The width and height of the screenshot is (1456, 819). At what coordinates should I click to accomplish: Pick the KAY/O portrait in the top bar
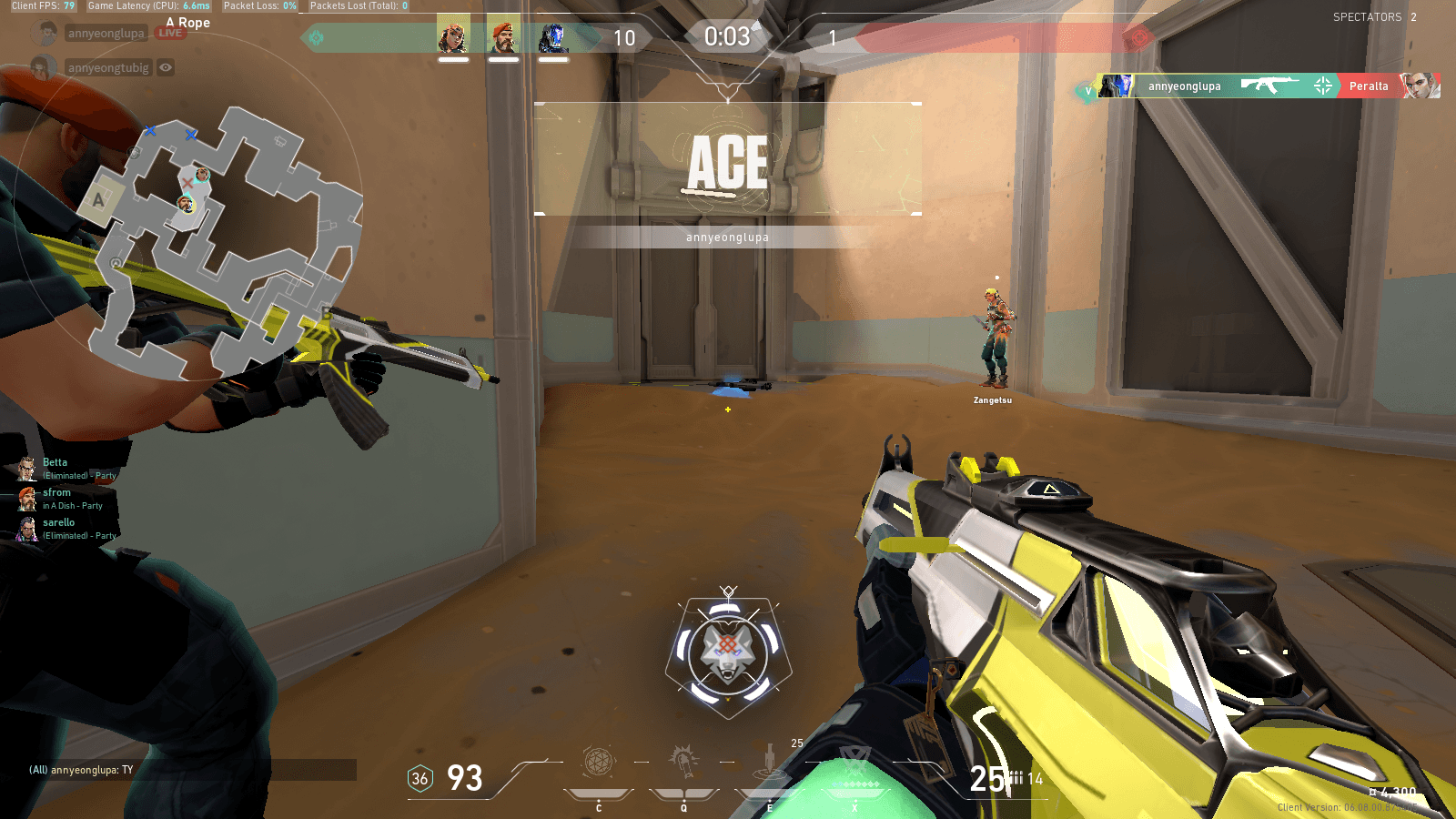pyautogui.click(x=552, y=38)
